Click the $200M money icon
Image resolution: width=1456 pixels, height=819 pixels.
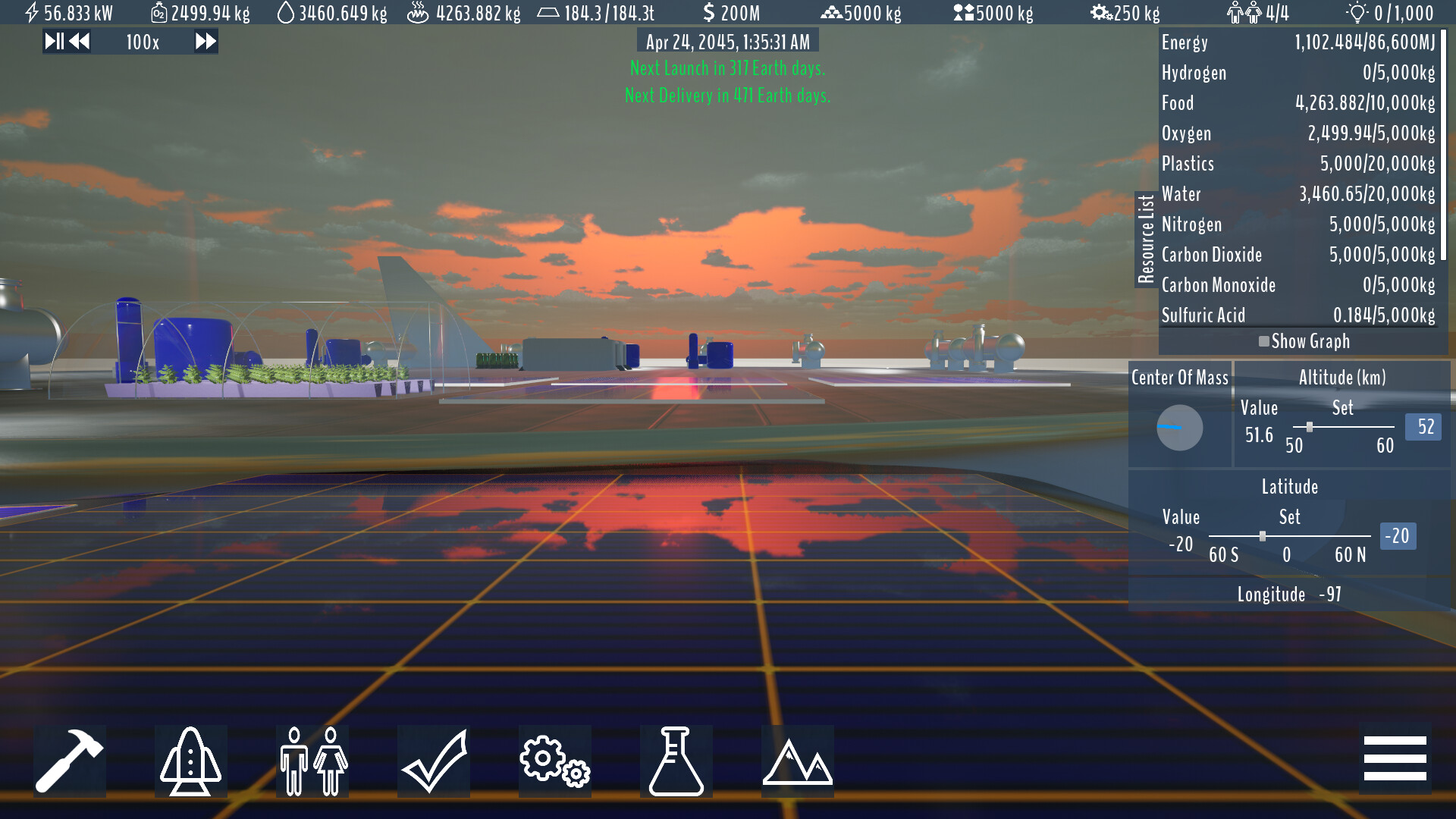point(710,12)
